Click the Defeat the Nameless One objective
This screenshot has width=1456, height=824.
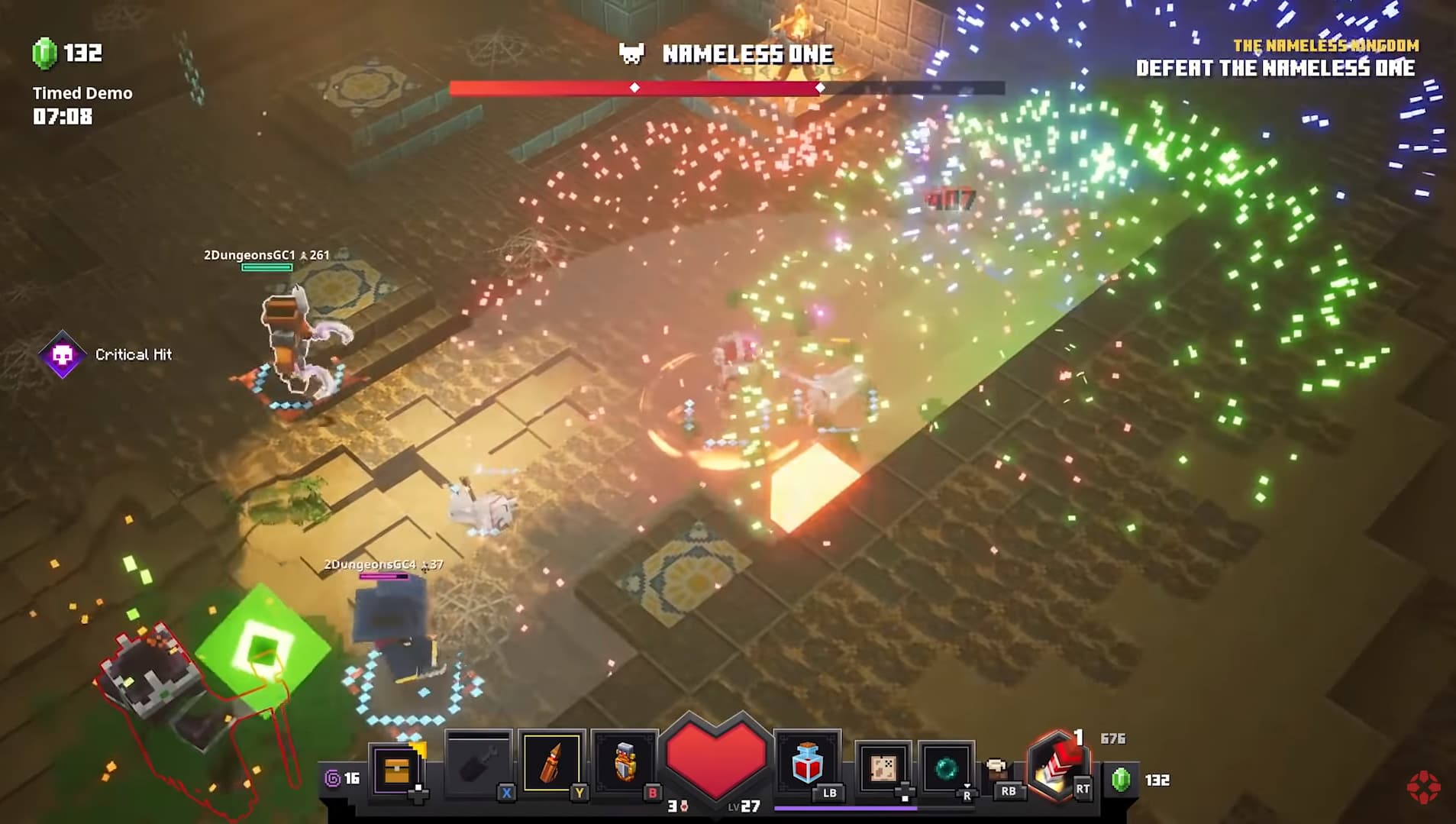tap(1275, 69)
